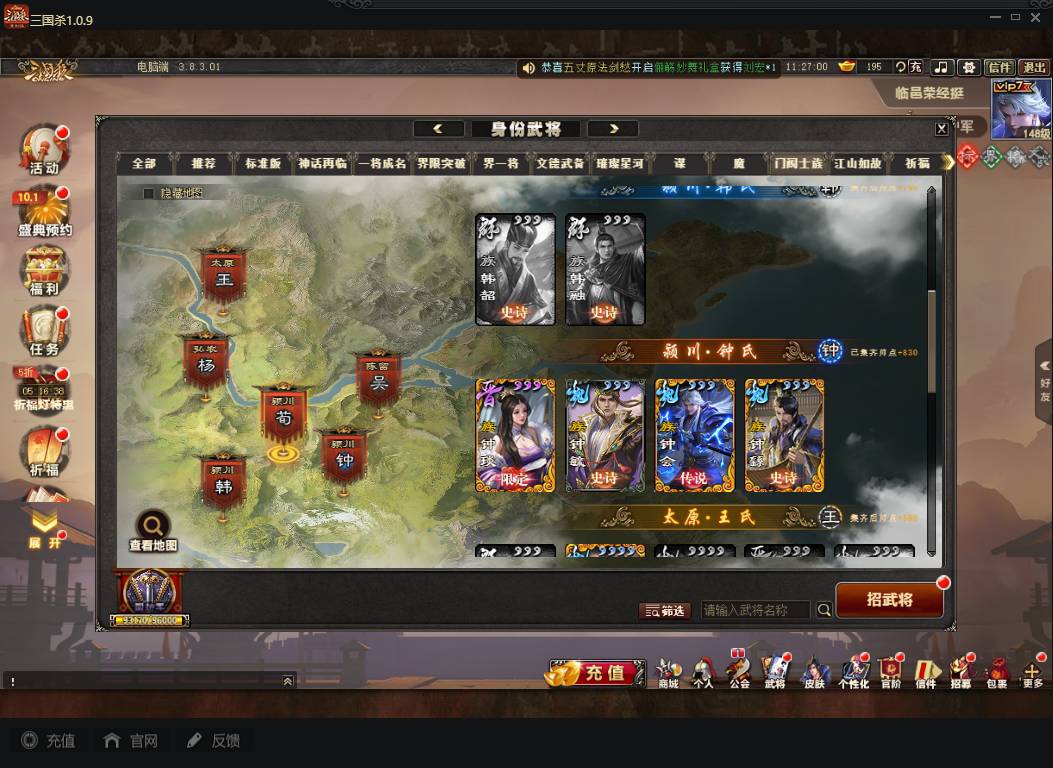This screenshot has height=768, width=1053.
Task: Open the 商城 shop icon
Action: tap(668, 672)
